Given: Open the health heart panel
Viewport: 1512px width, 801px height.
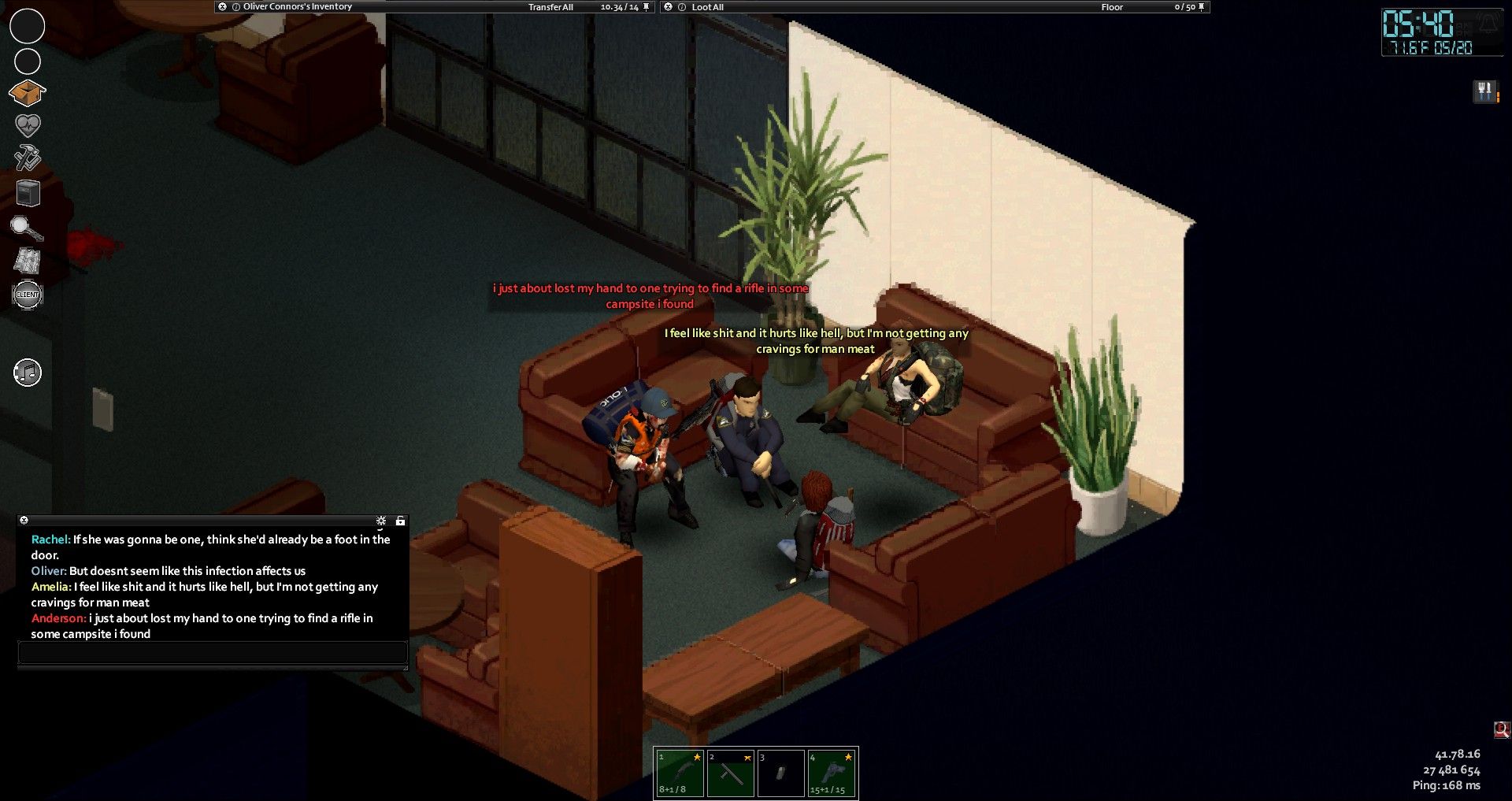Looking at the screenshot, I should coord(28,125).
